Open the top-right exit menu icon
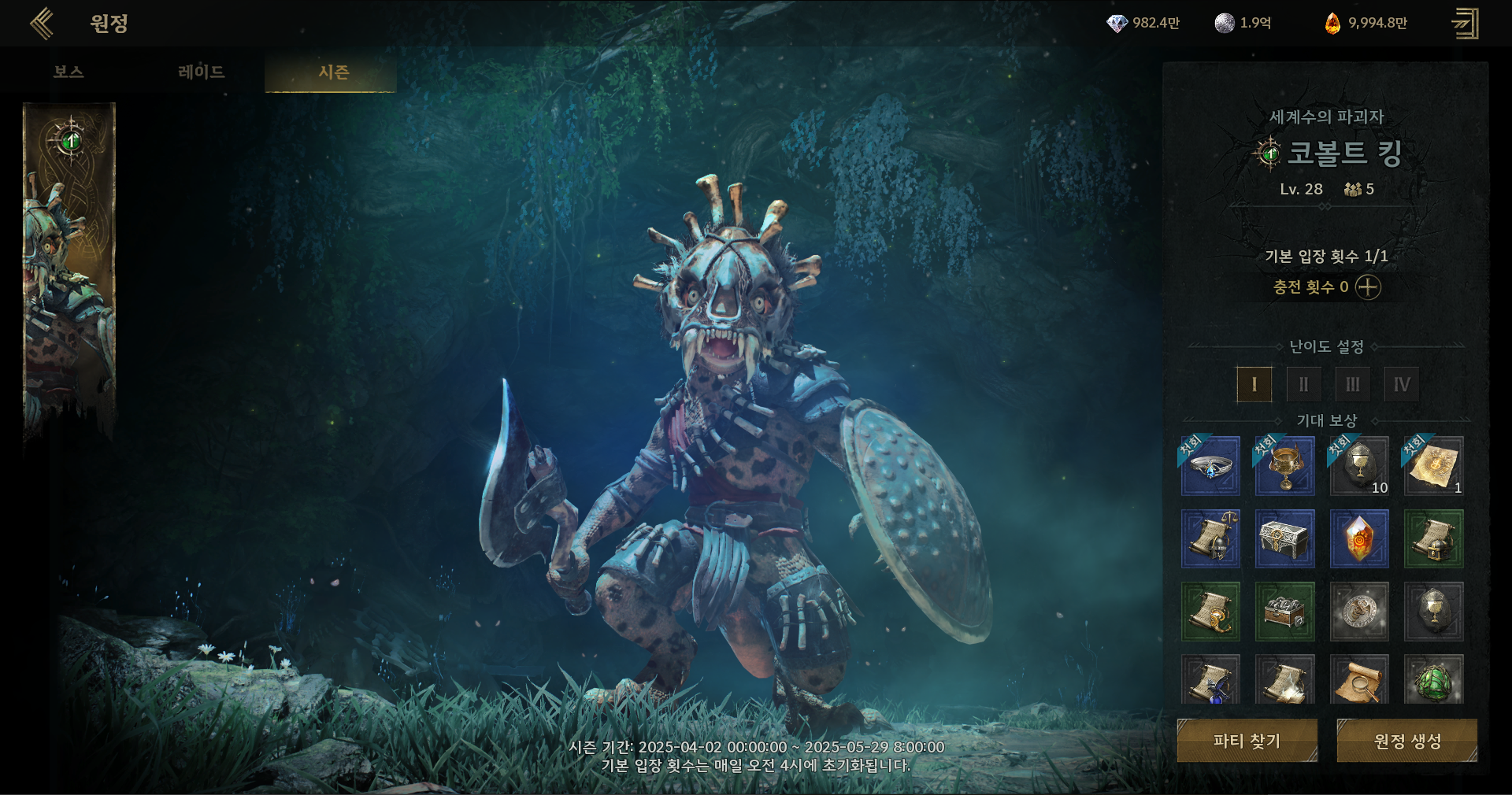 [x=1465, y=24]
